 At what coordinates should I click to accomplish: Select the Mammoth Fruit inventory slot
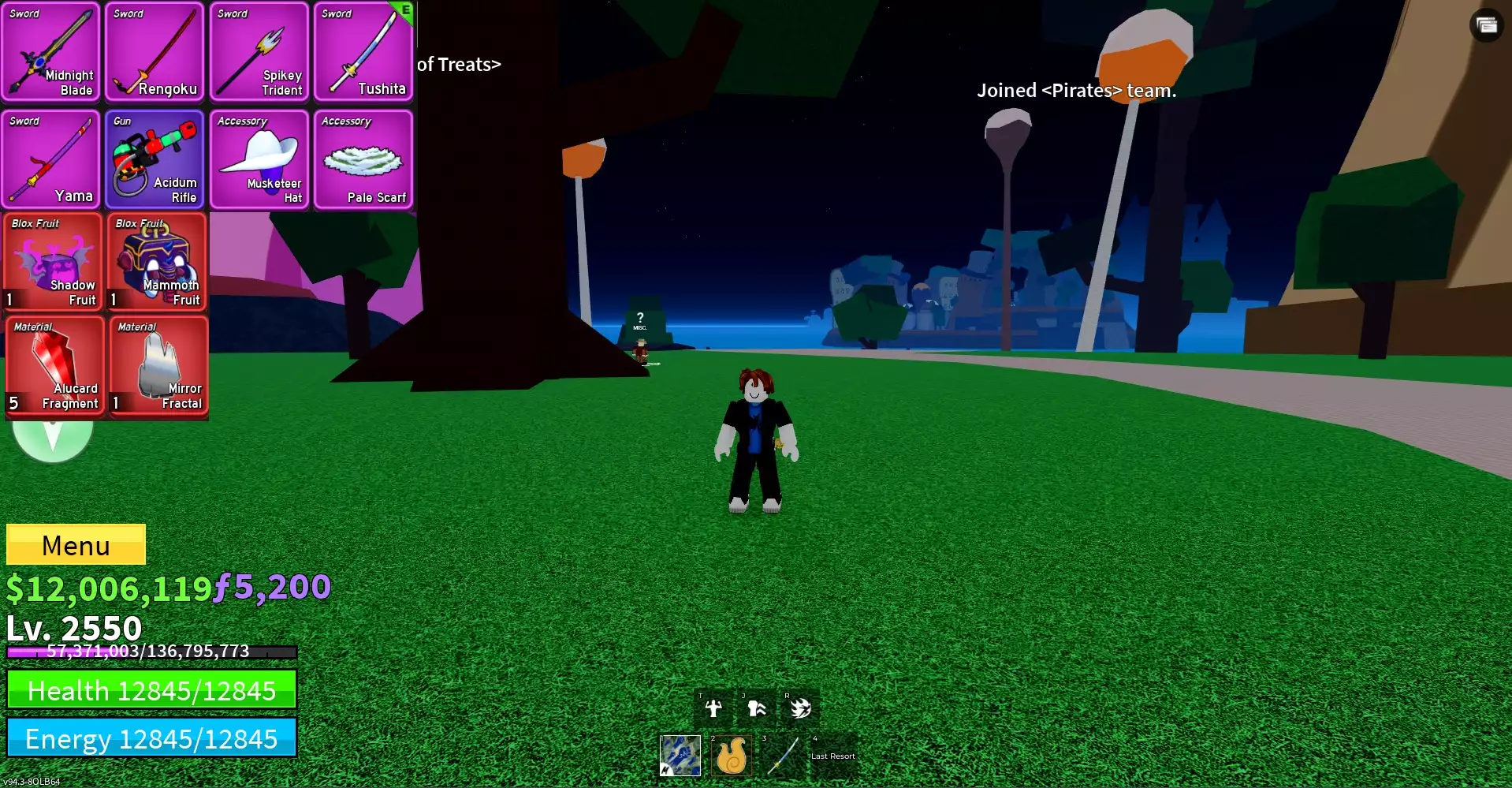pyautogui.click(x=157, y=262)
